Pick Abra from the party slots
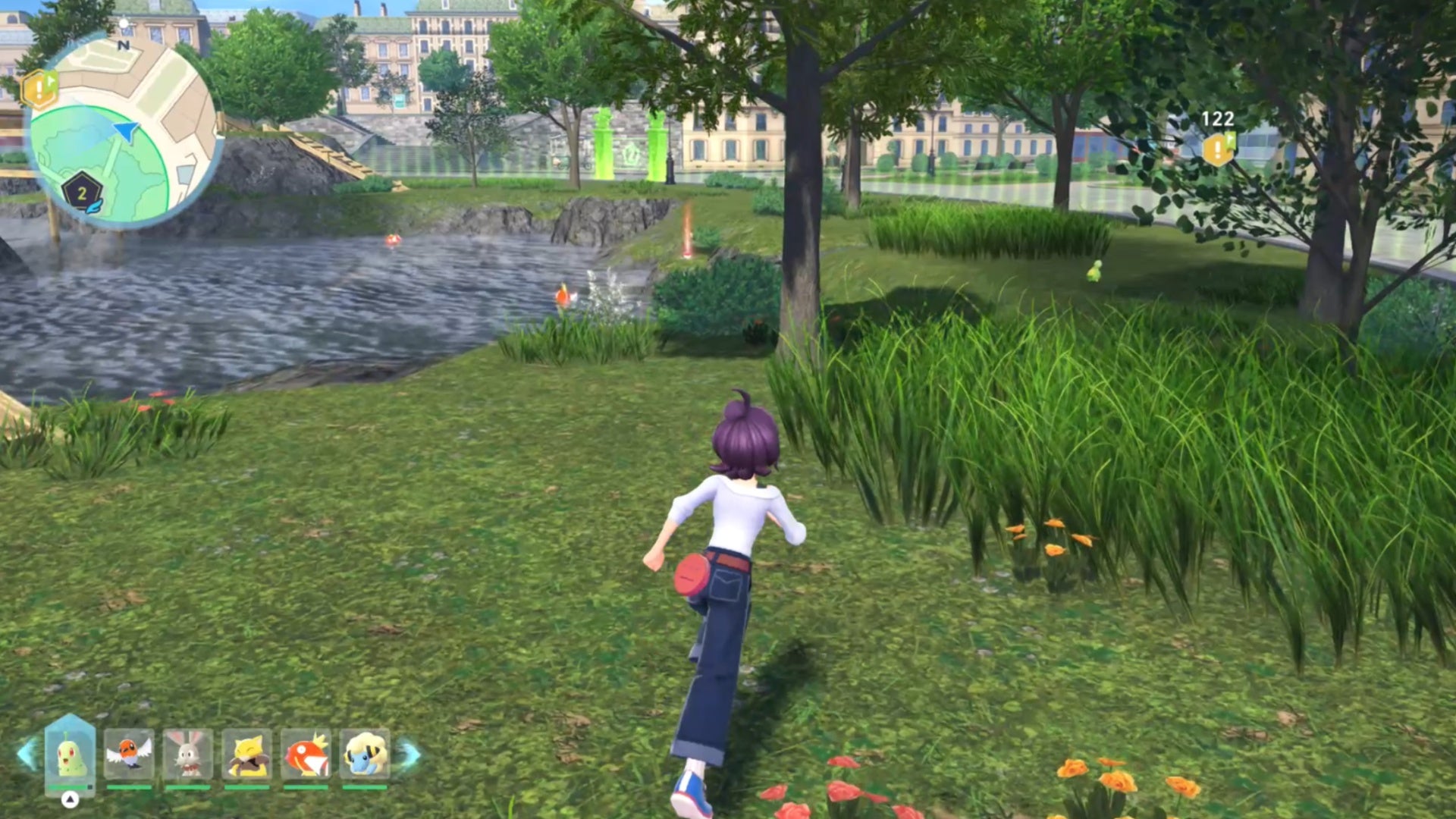The width and height of the screenshot is (1456, 819). (247, 755)
